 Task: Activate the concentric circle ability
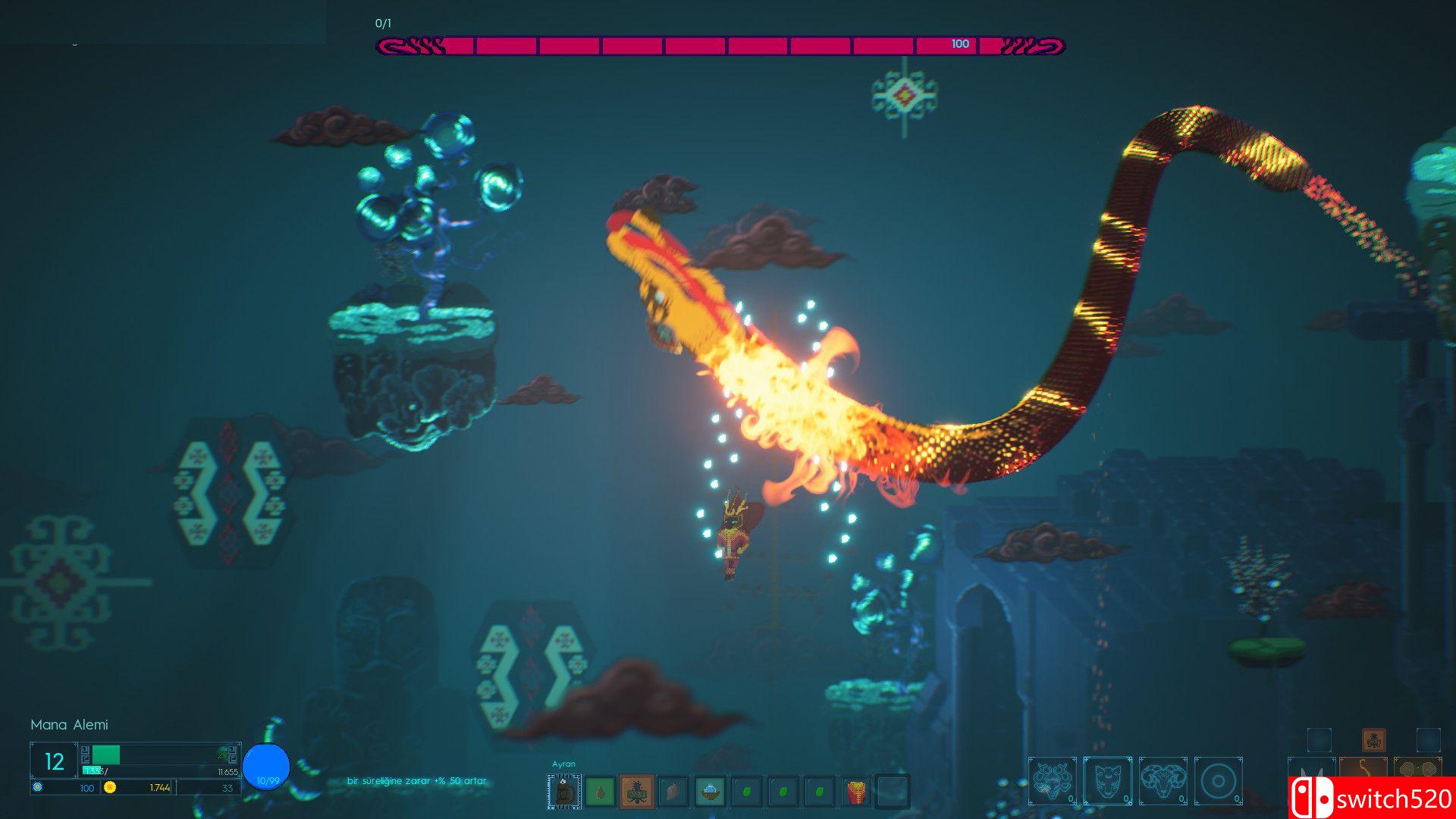1218,780
